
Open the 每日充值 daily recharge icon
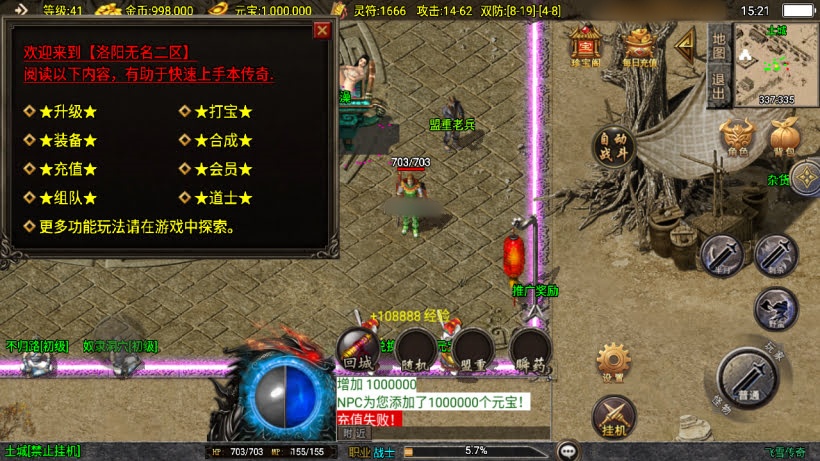pos(639,45)
